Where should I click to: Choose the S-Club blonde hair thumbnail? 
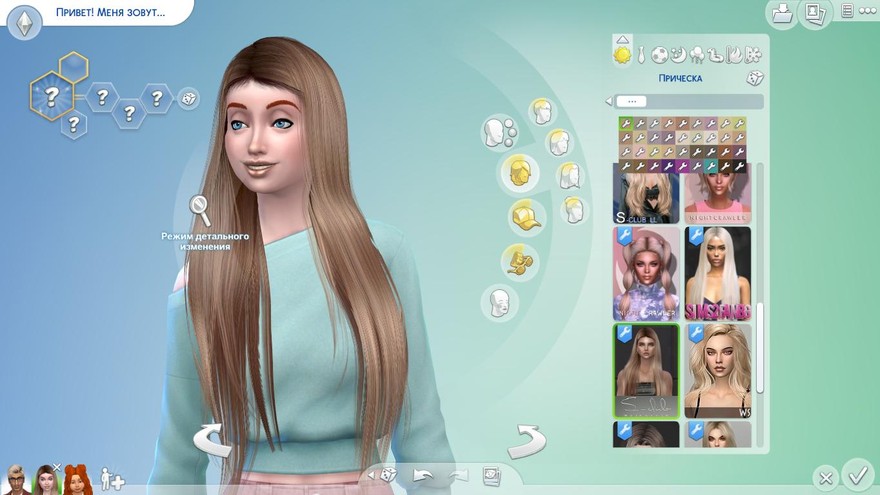[x=646, y=195]
